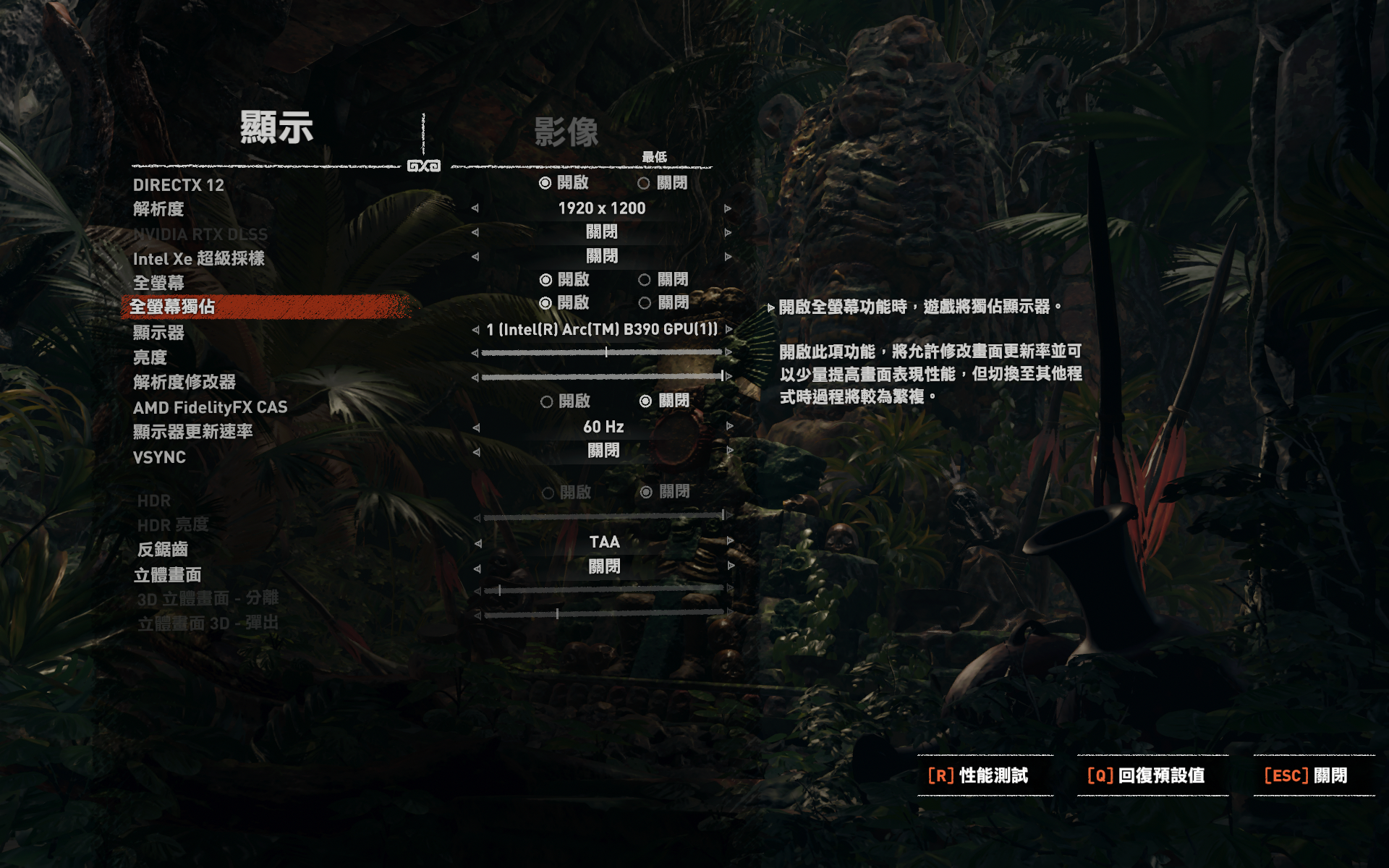
Task: Change the VSYNC option to next
Action: pyautogui.click(x=729, y=451)
